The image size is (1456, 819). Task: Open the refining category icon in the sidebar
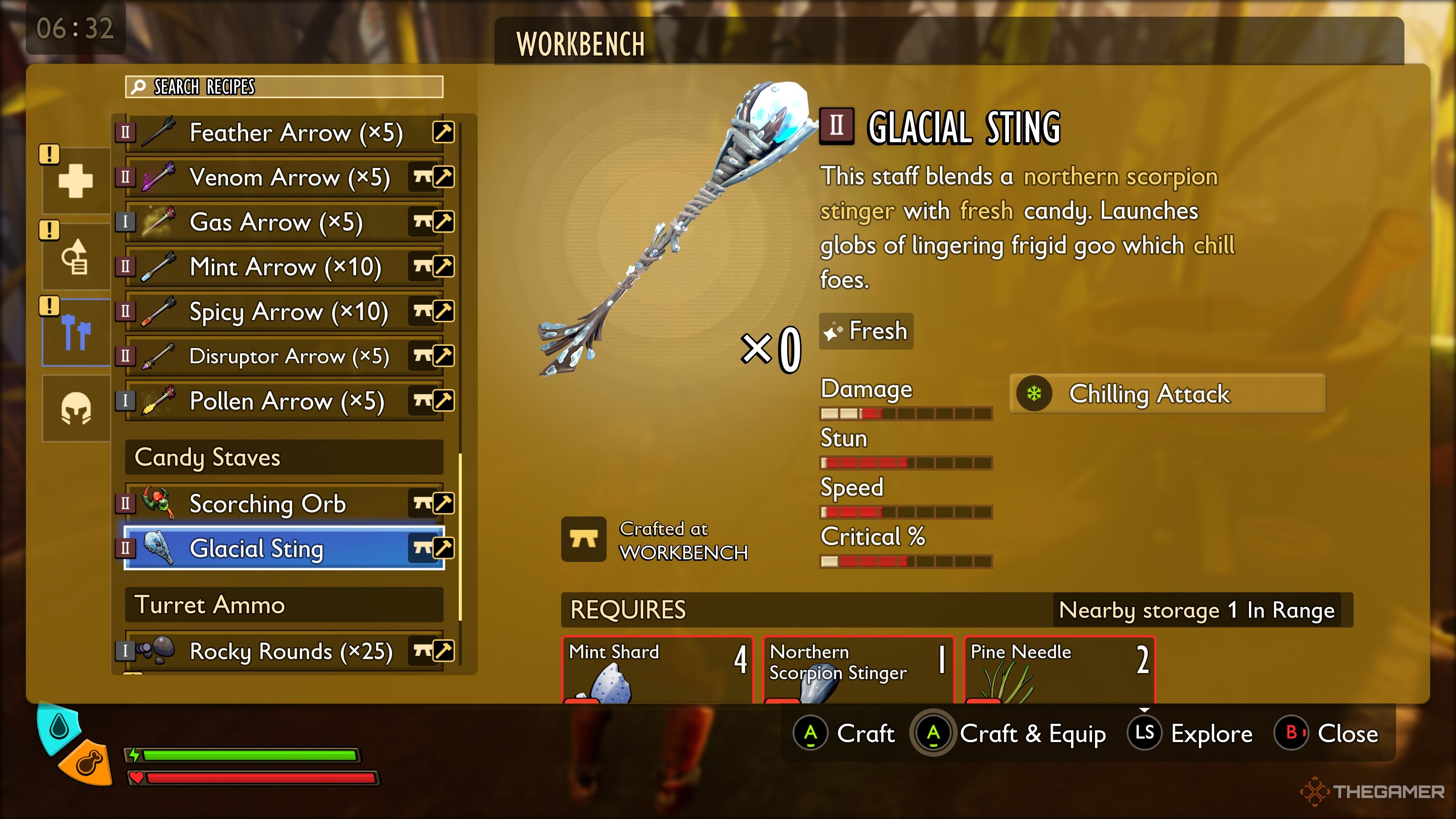[x=75, y=257]
